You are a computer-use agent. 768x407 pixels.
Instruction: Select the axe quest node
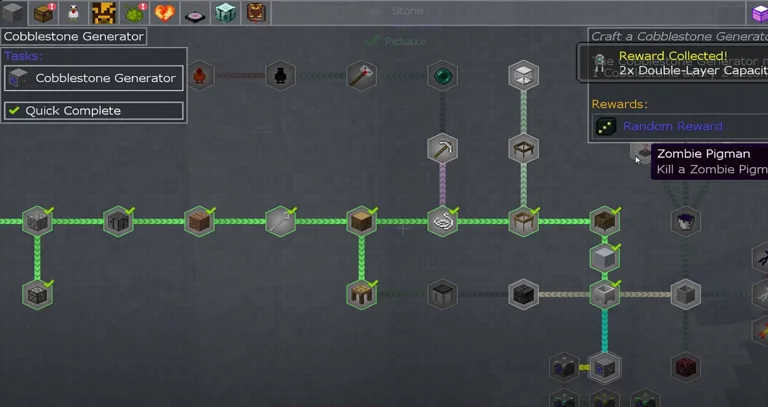tap(361, 75)
